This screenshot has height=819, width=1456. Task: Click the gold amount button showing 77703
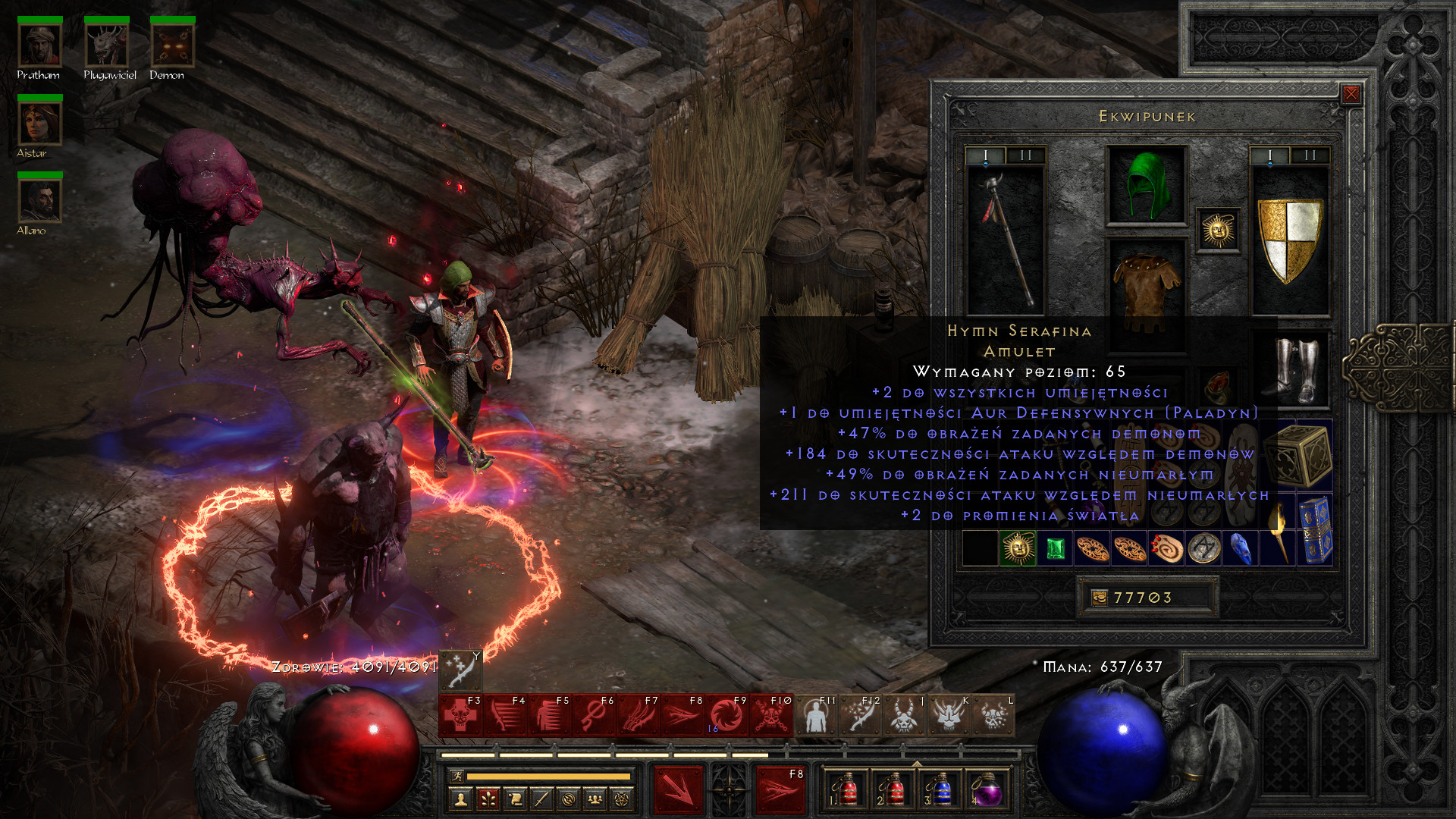pyautogui.click(x=1147, y=598)
